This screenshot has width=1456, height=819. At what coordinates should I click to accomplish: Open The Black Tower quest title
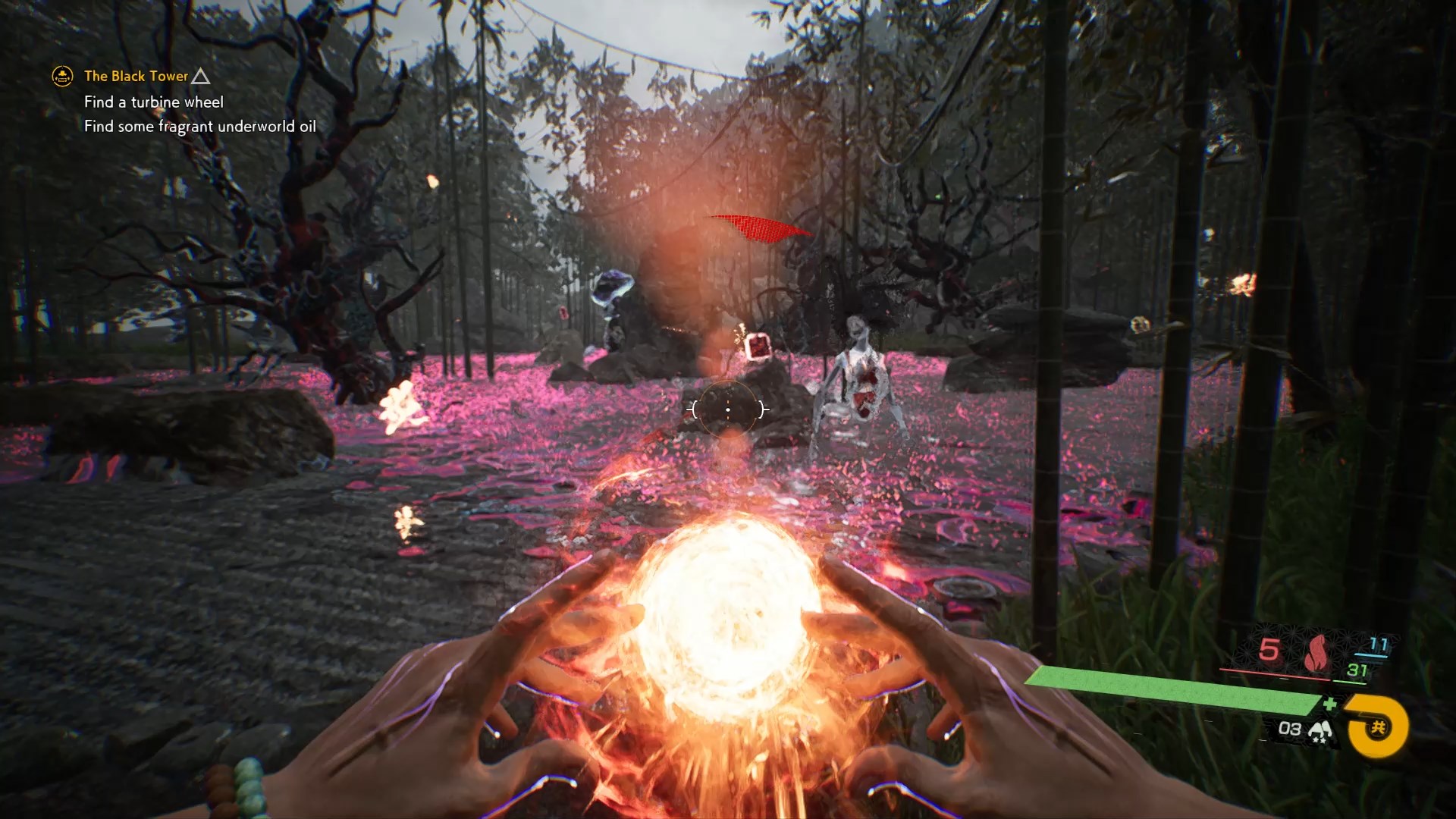point(136,76)
